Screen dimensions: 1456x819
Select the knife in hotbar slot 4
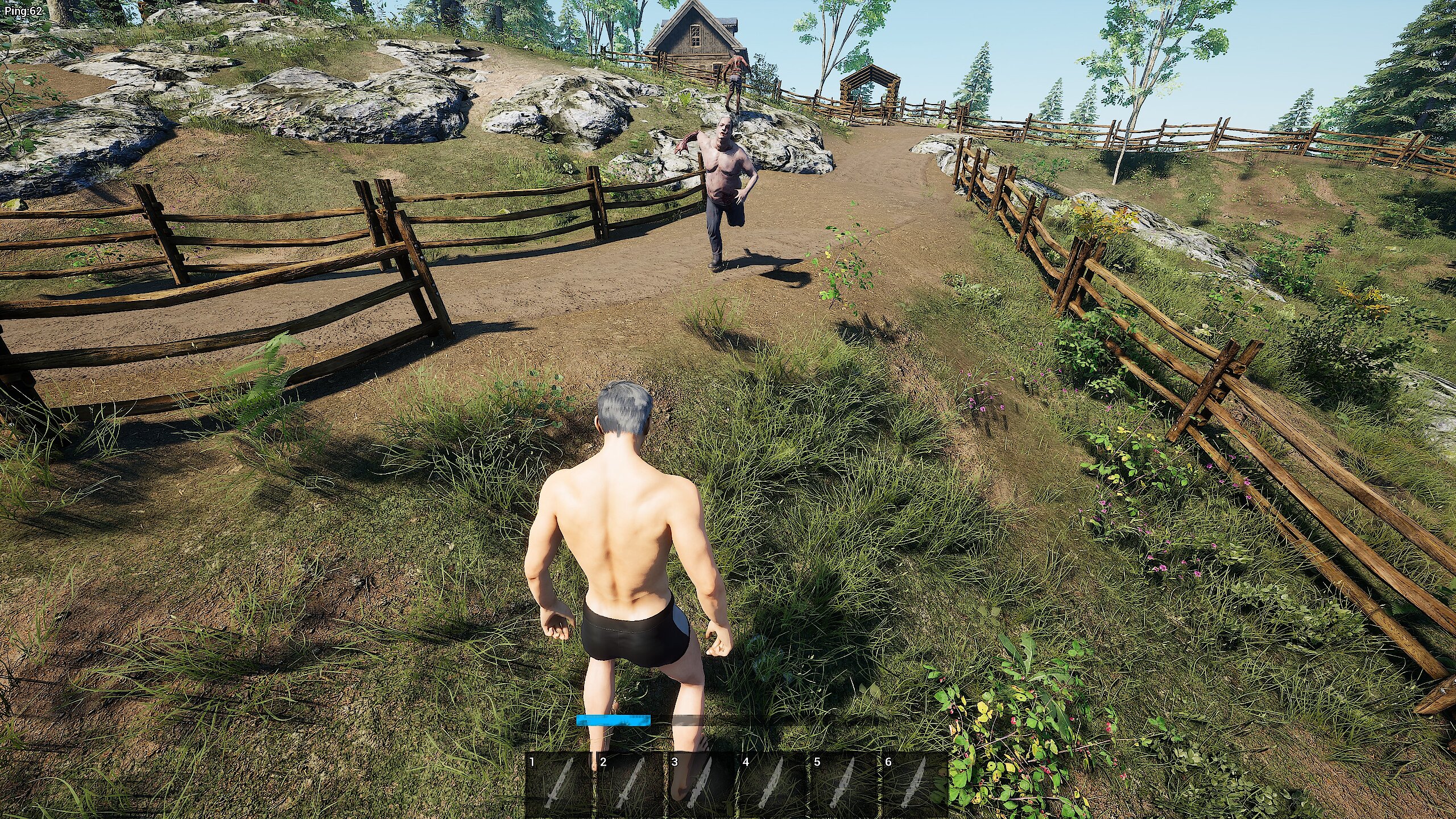[x=773, y=785]
